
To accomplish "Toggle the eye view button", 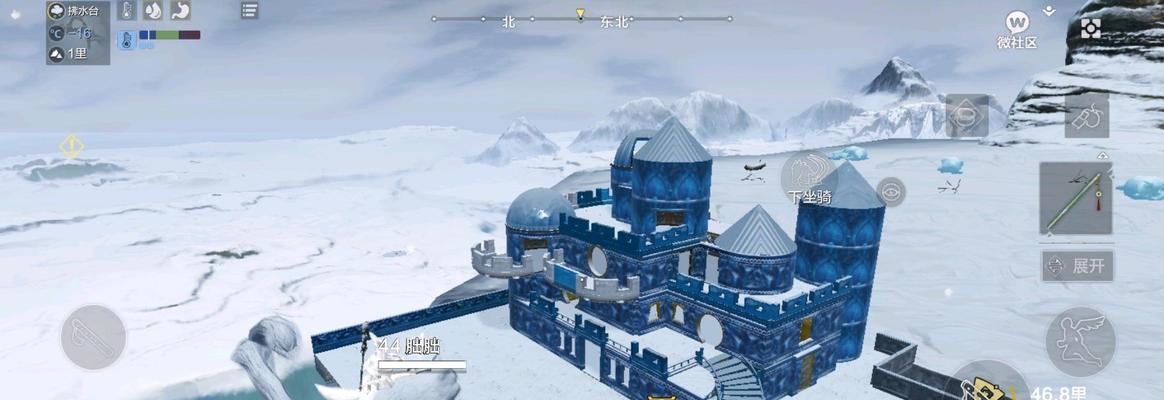I will [x=890, y=190].
